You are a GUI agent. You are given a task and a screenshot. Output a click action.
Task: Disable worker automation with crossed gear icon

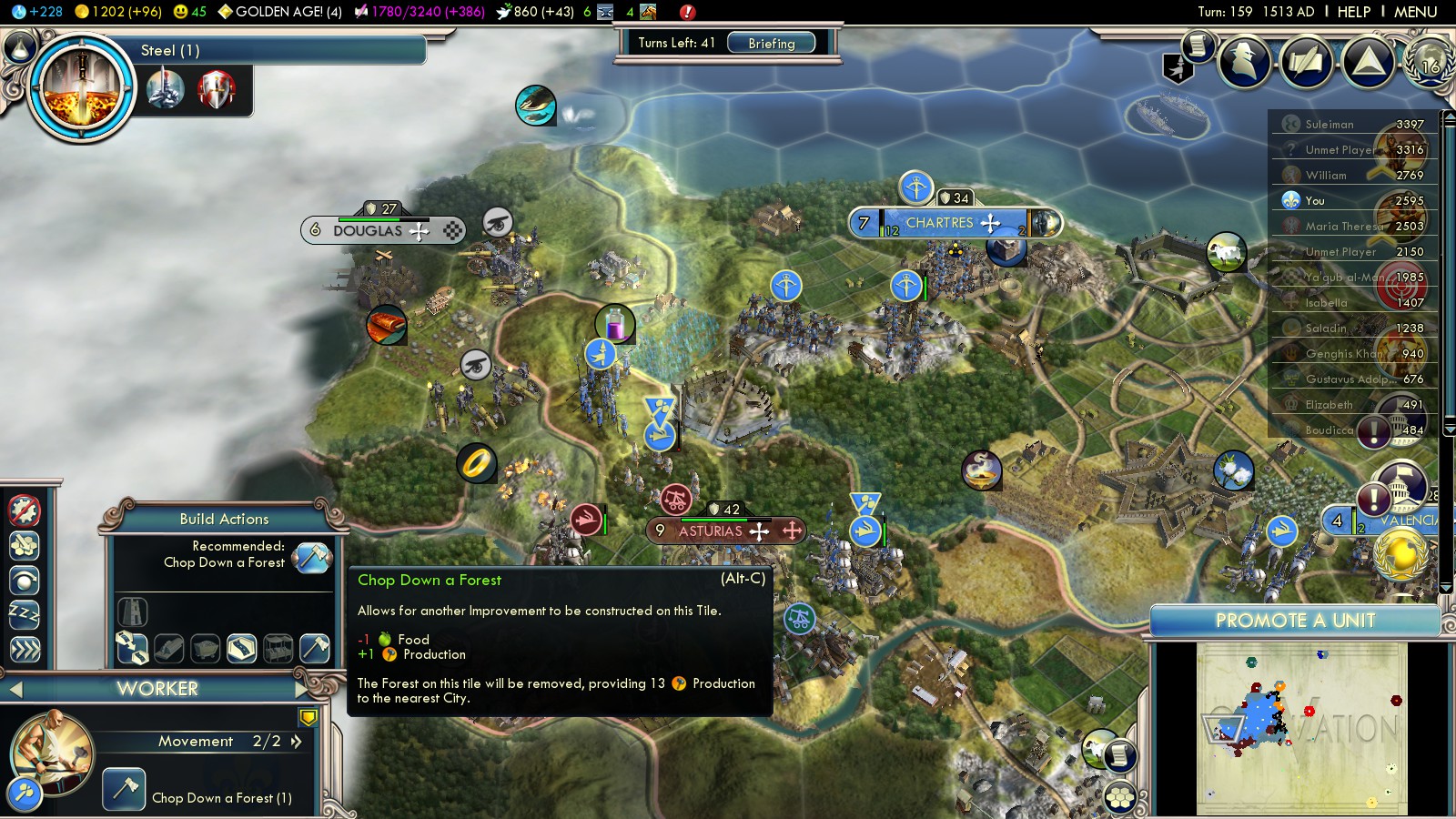click(x=25, y=511)
